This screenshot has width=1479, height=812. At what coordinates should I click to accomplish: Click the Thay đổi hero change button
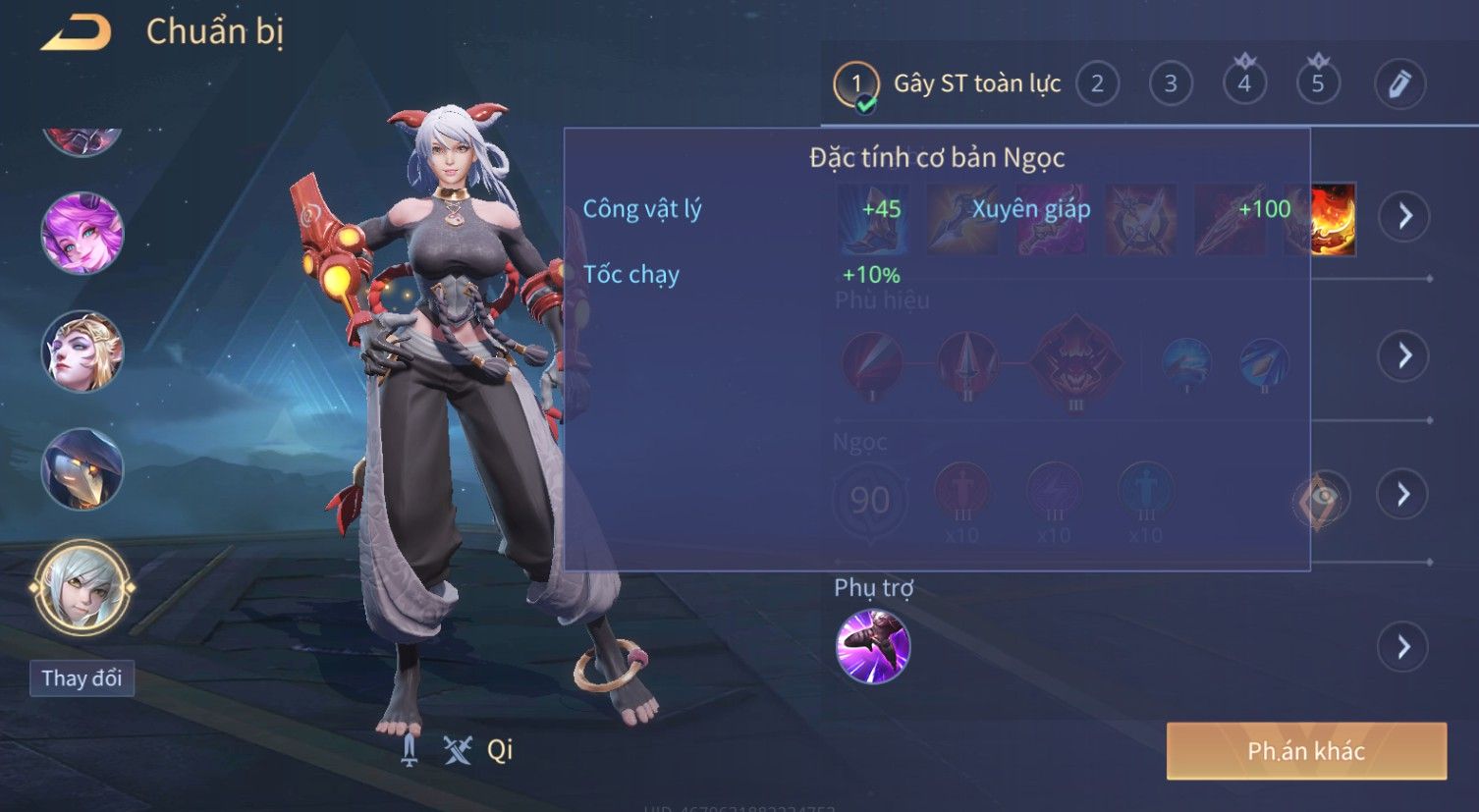coord(82,678)
